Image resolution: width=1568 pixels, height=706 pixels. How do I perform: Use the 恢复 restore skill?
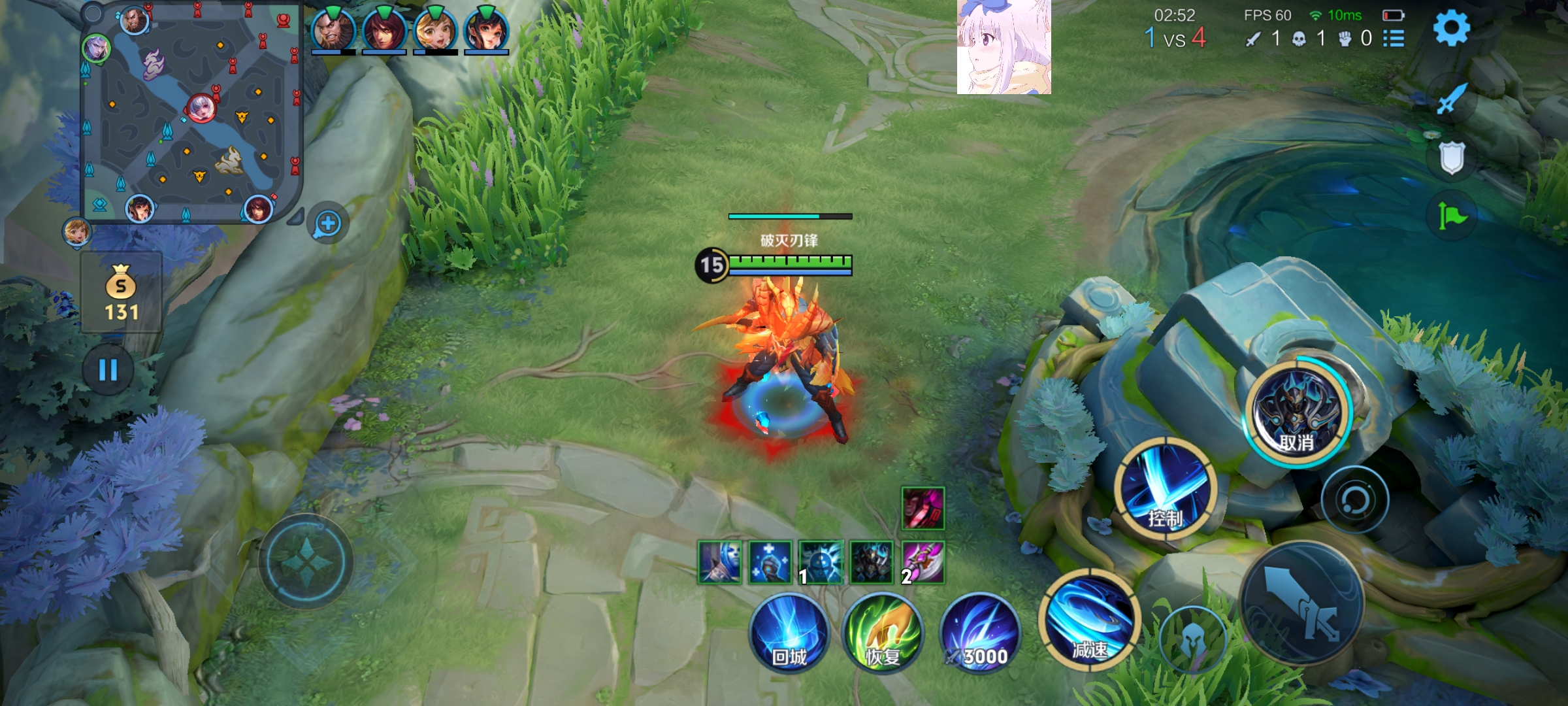pyautogui.click(x=883, y=633)
